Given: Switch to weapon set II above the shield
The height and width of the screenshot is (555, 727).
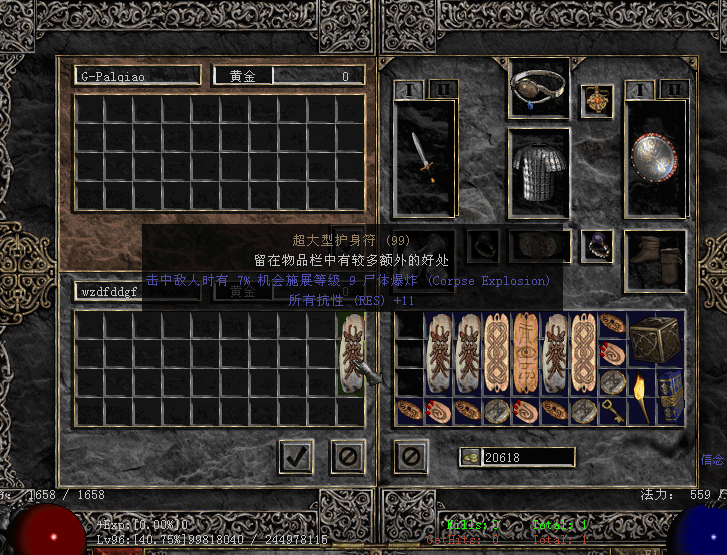Looking at the screenshot, I should 673,90.
